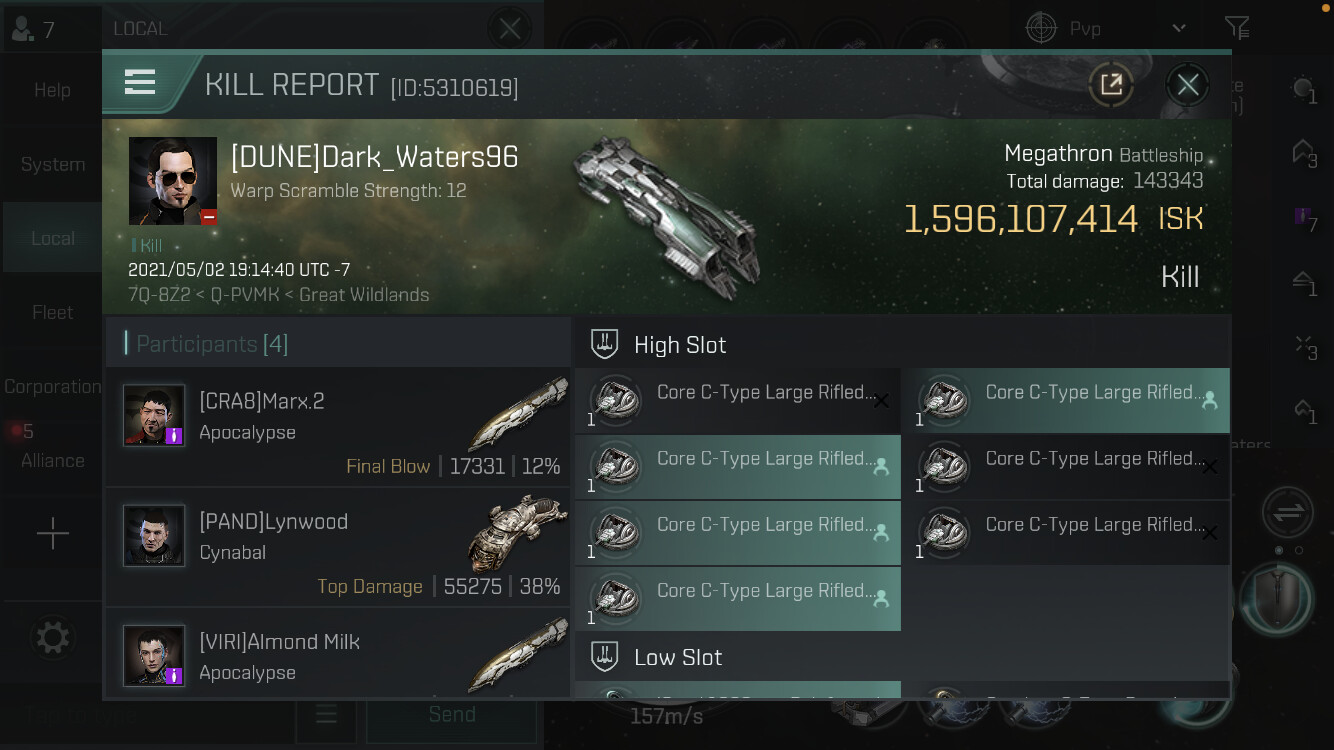Switch to the Help chat channel
Image resolution: width=1334 pixels, height=750 pixels.
52,90
